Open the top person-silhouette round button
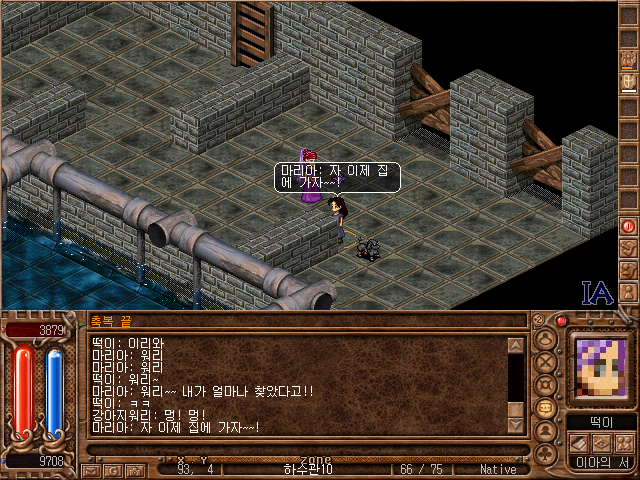This screenshot has width=640, height=480. tap(546, 337)
